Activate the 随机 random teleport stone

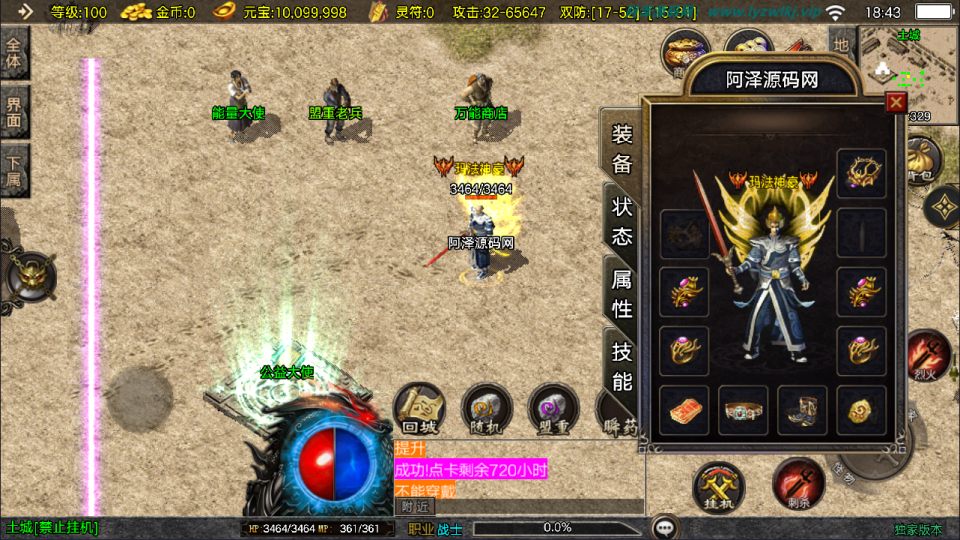coord(487,409)
